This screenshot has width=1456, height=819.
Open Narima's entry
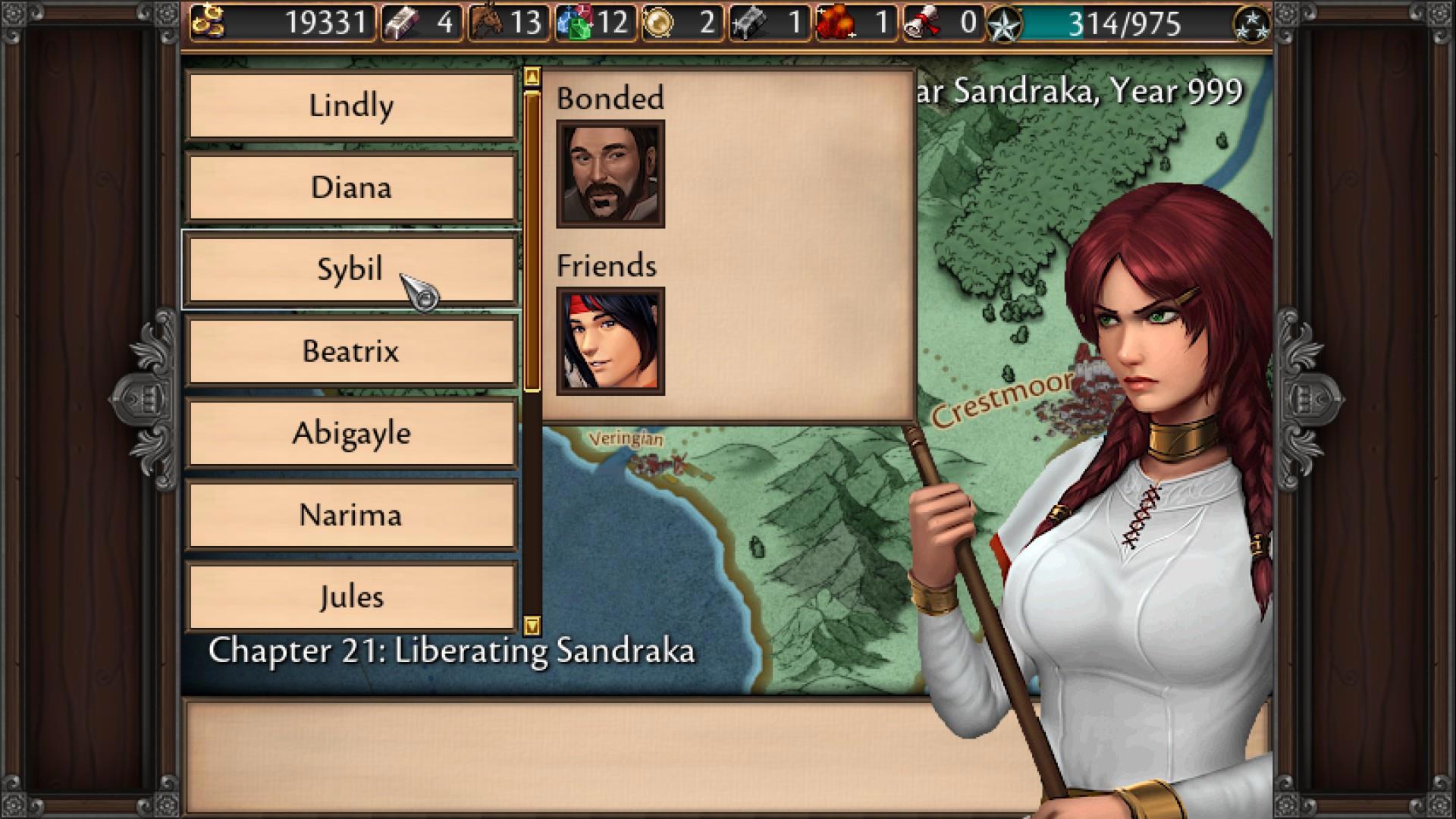point(351,515)
